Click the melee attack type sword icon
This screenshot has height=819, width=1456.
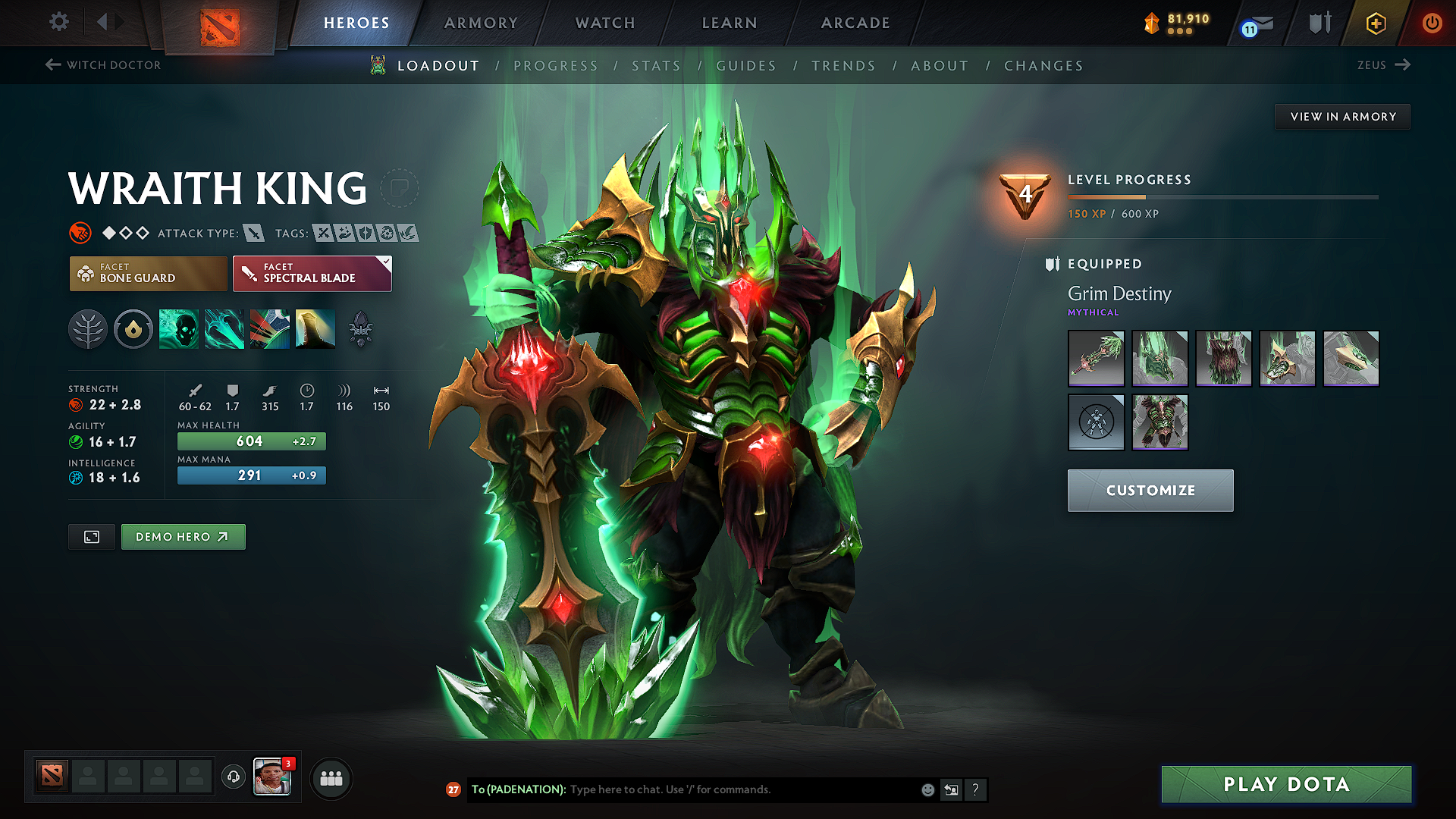point(253,234)
